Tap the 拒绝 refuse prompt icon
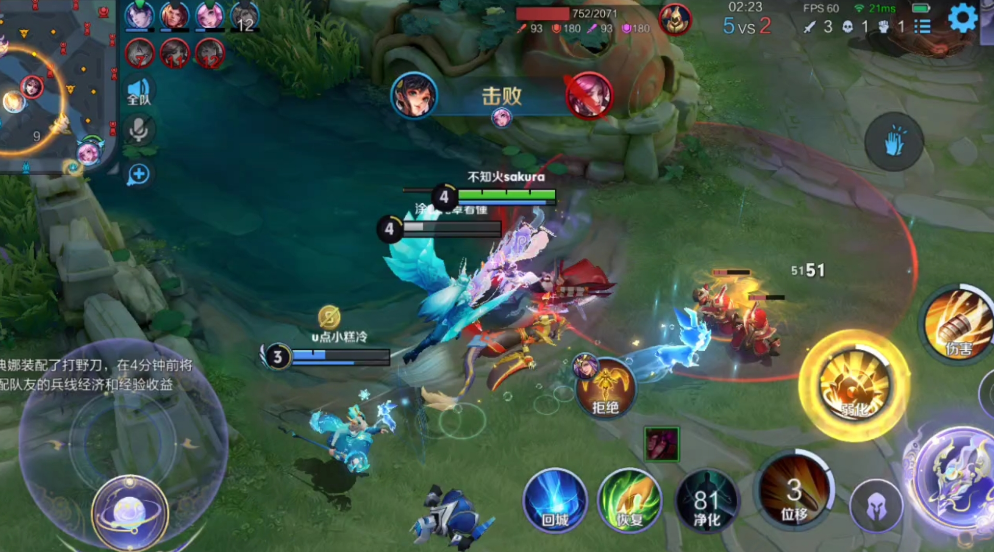 point(606,387)
